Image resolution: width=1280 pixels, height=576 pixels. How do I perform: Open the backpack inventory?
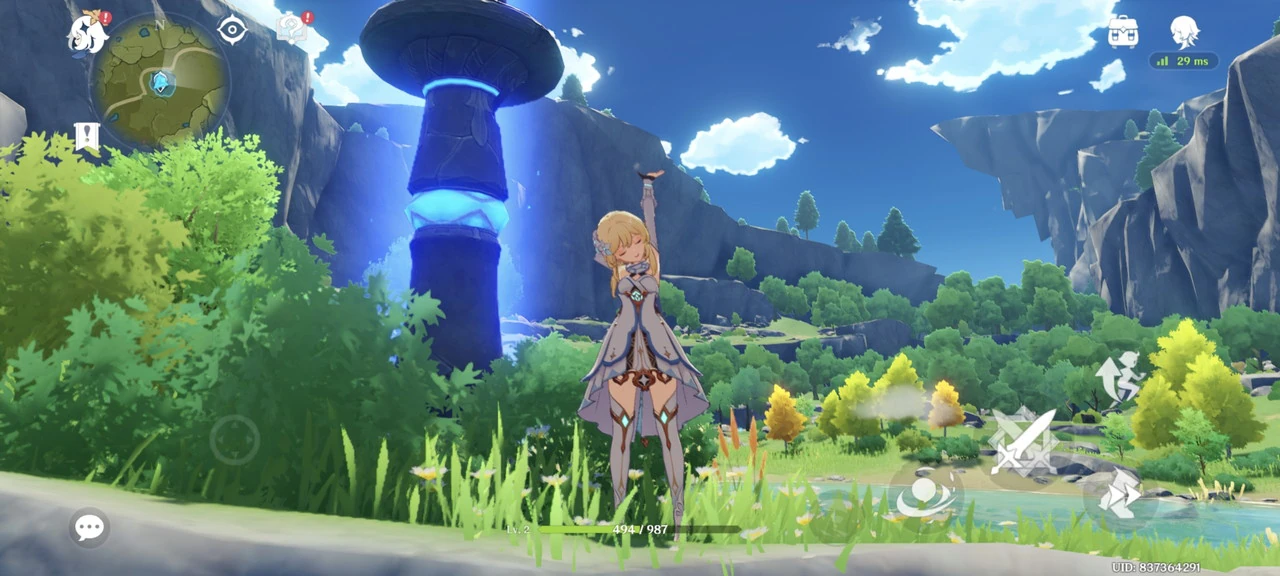1123,32
